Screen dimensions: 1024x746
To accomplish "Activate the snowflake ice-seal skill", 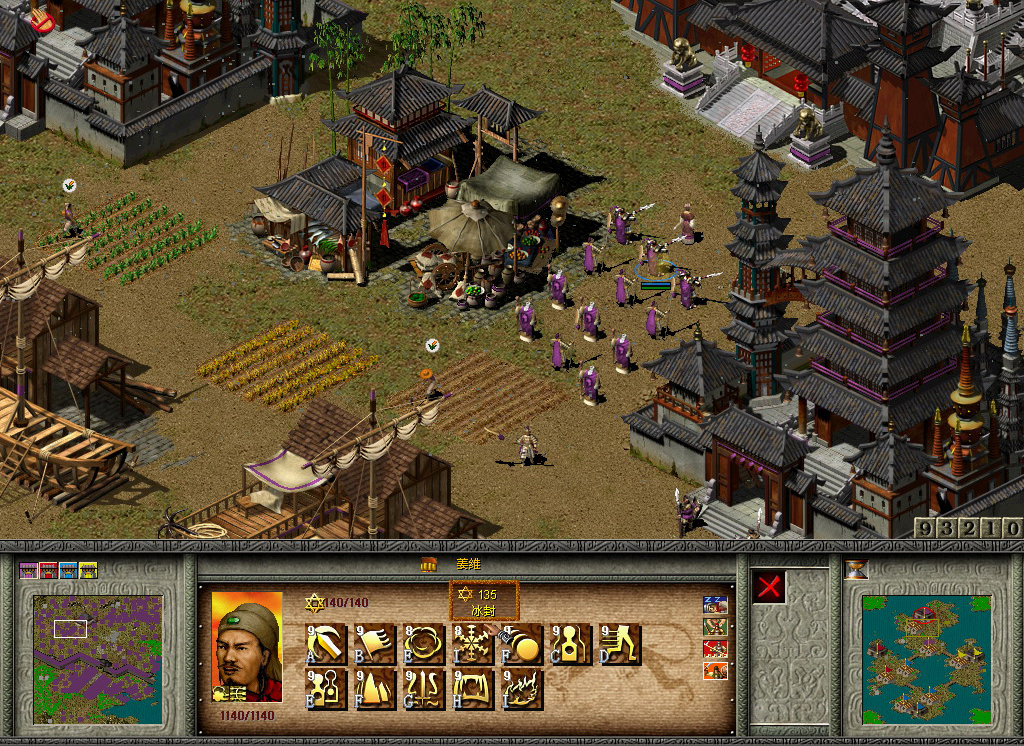I will 472,645.
